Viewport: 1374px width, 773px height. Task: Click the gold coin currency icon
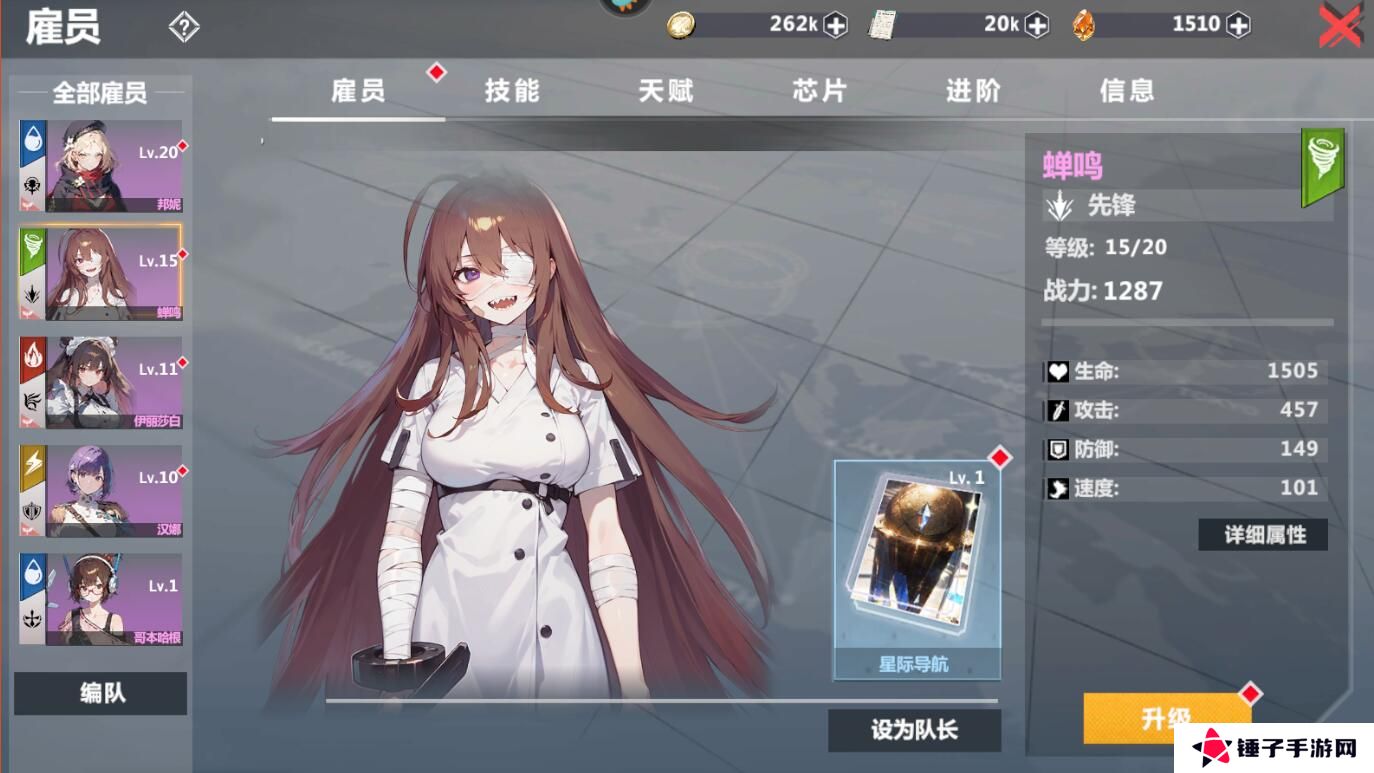679,24
